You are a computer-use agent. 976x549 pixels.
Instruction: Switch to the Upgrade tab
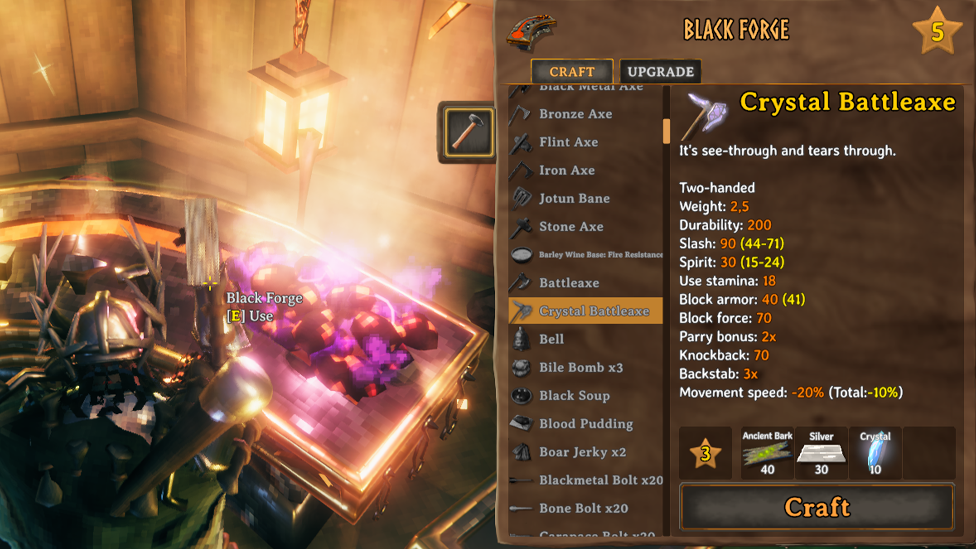(x=660, y=72)
